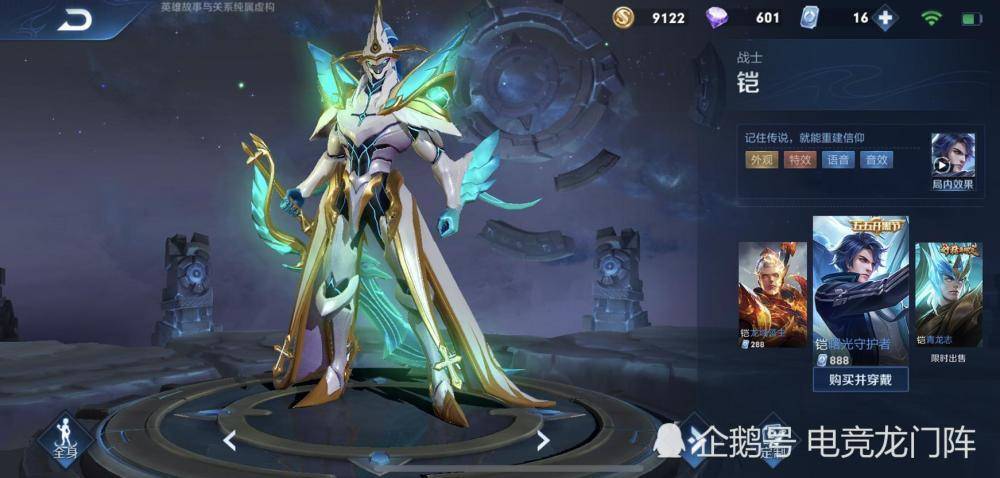The width and height of the screenshot is (1000, 478).
Task: Select the 龙域领主 skin card
Action: (x=772, y=294)
